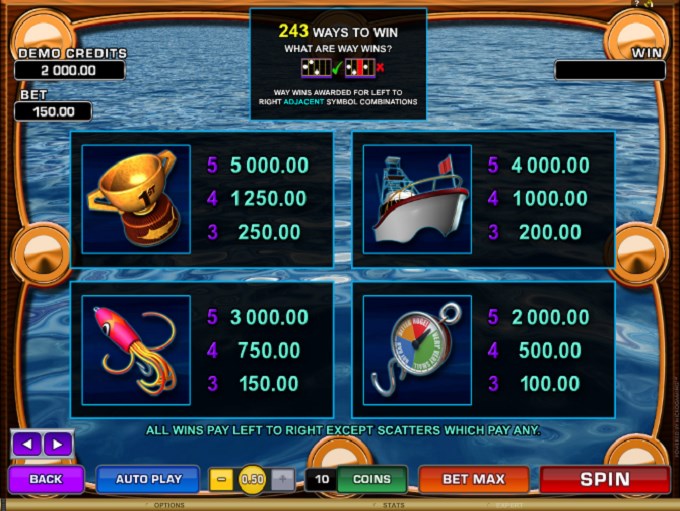Go back from the paytable
Image resolution: width=680 pixels, height=511 pixels.
(x=46, y=479)
